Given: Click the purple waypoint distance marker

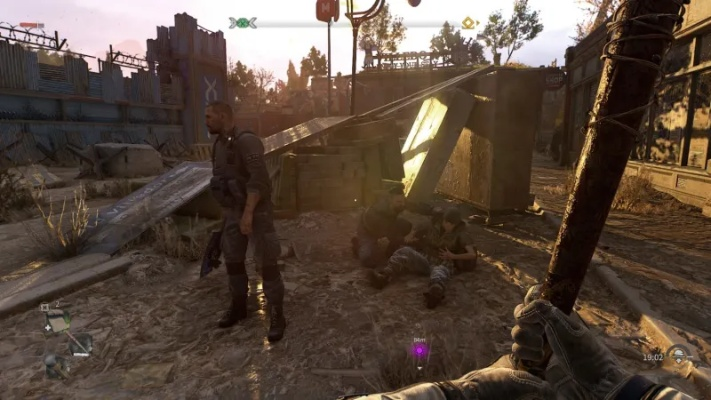Looking at the screenshot, I should click(420, 350).
